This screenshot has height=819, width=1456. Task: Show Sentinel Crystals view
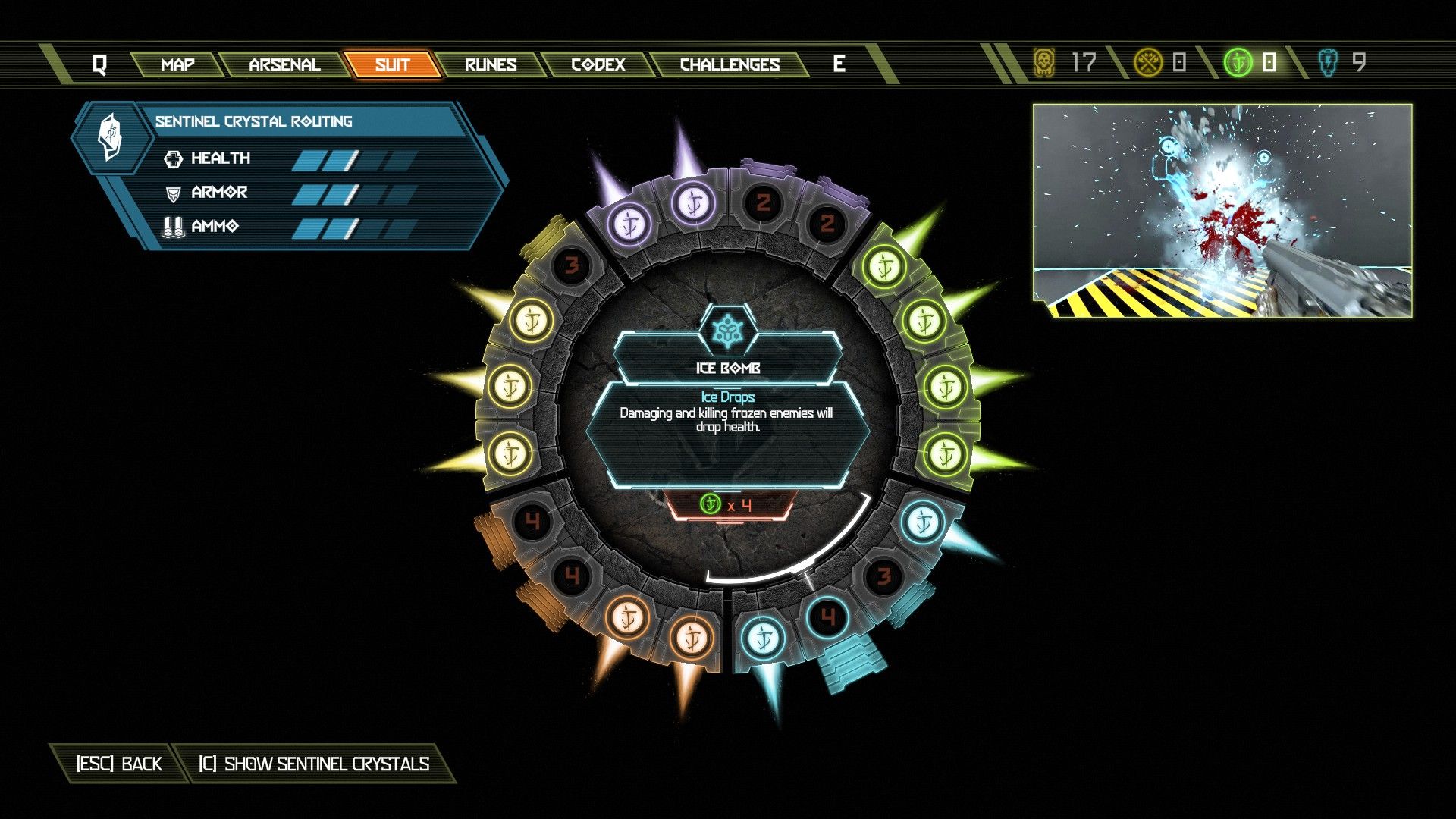(314, 764)
